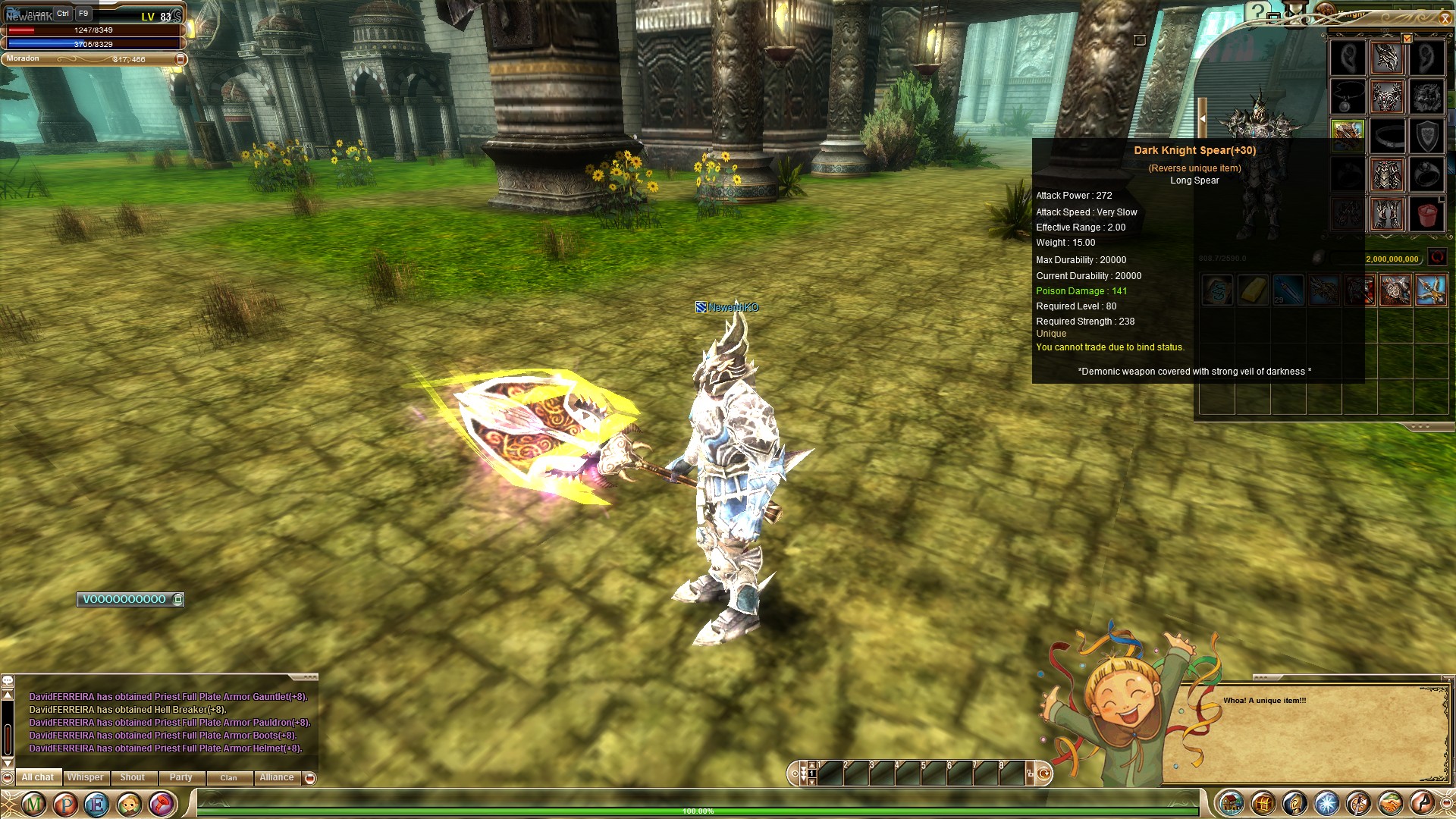Click the red refresh button beside gold
This screenshot has height=819, width=1456.
tap(1436, 258)
